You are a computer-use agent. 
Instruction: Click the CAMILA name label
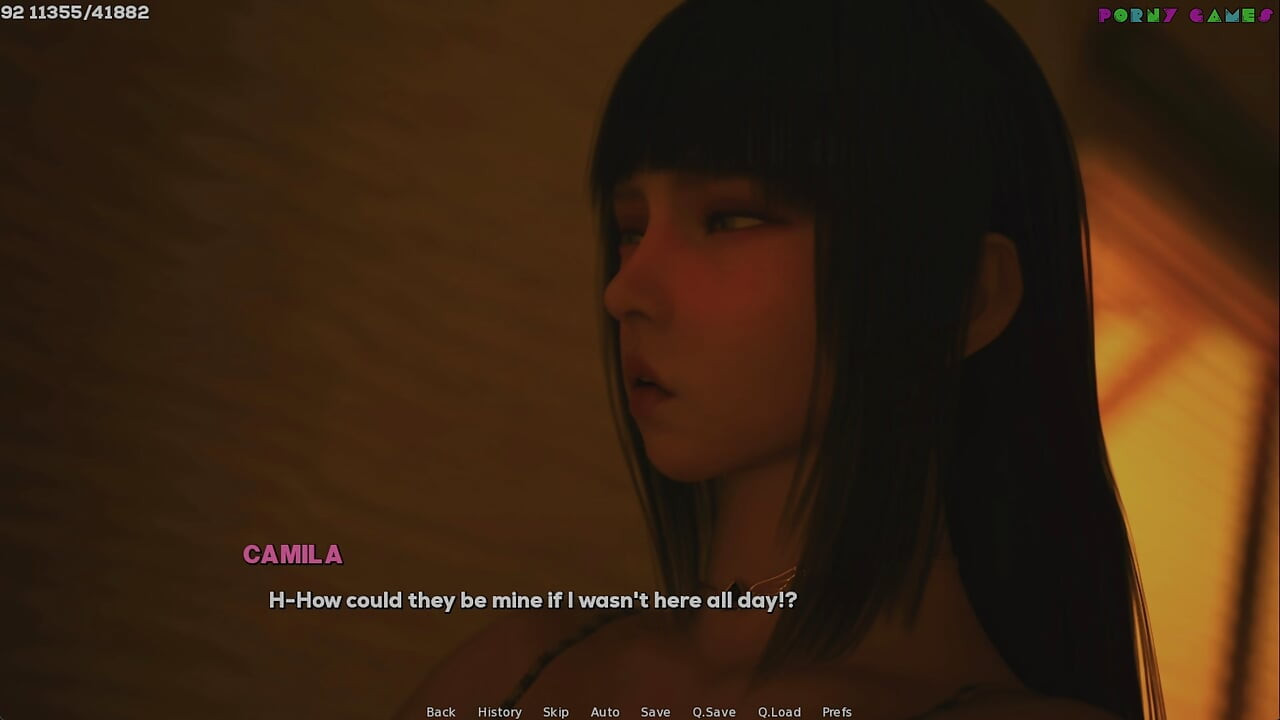tap(291, 555)
